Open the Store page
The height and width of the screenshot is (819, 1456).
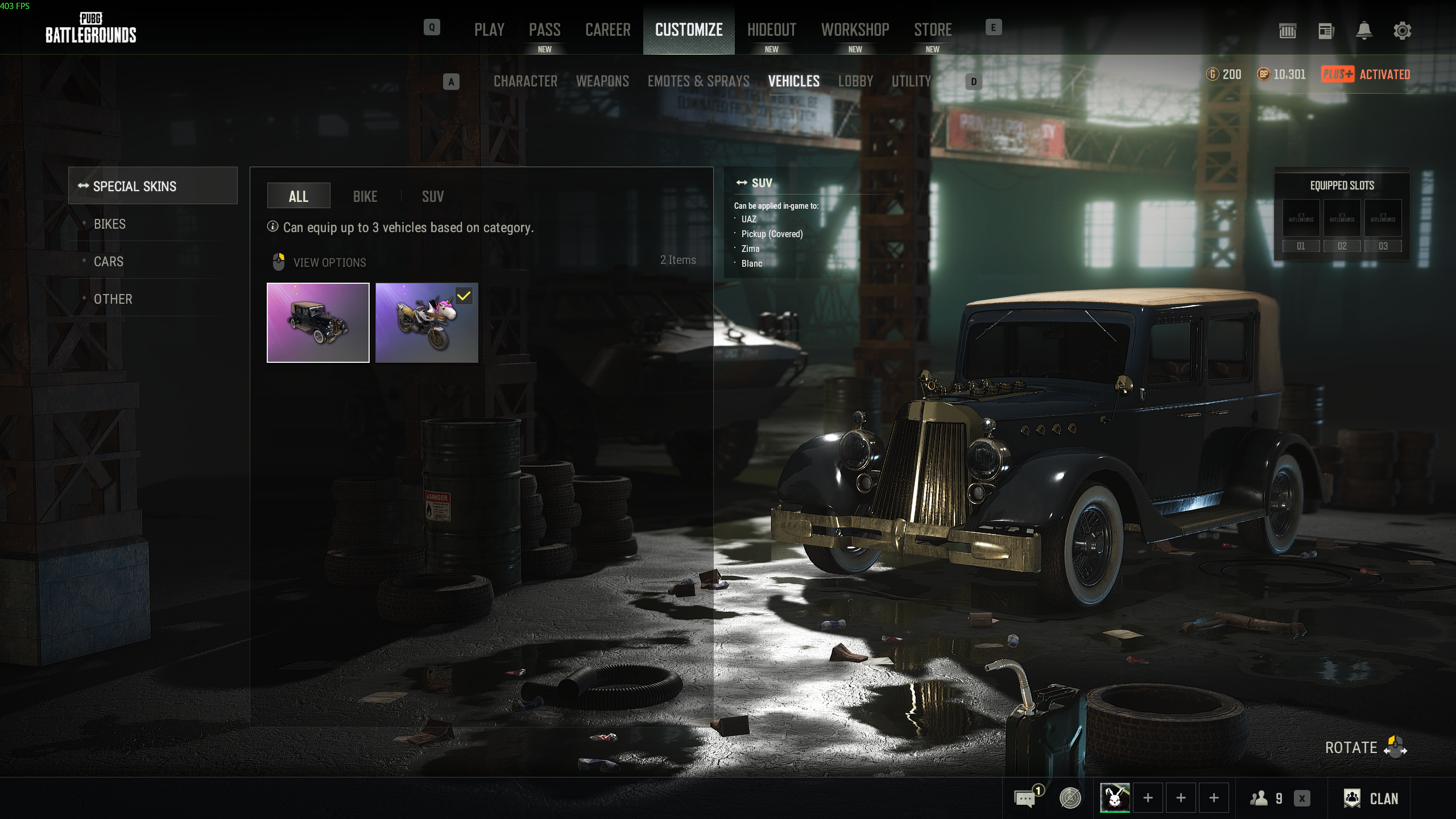933,30
